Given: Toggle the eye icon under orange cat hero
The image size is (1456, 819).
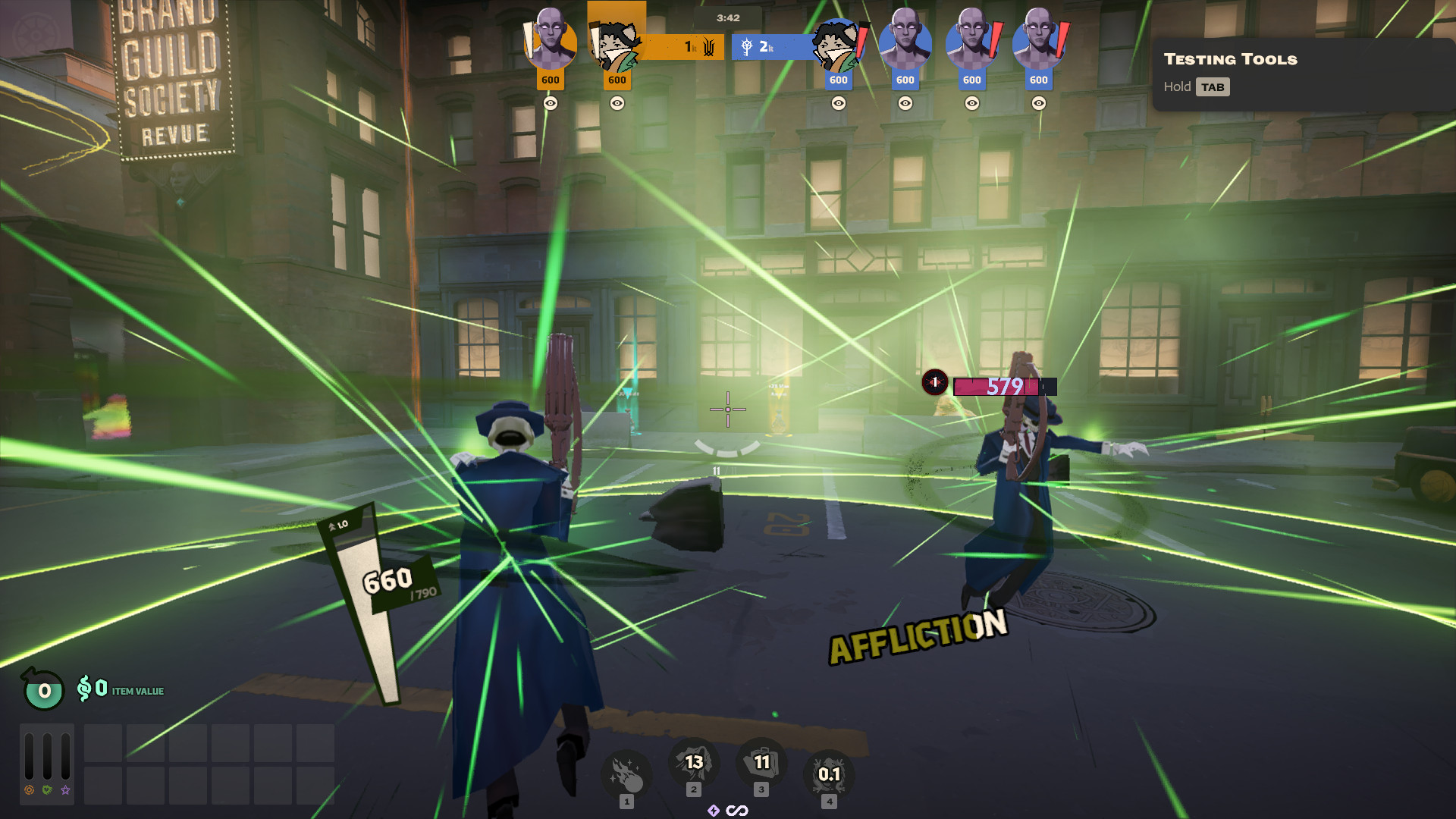Looking at the screenshot, I should 617,103.
